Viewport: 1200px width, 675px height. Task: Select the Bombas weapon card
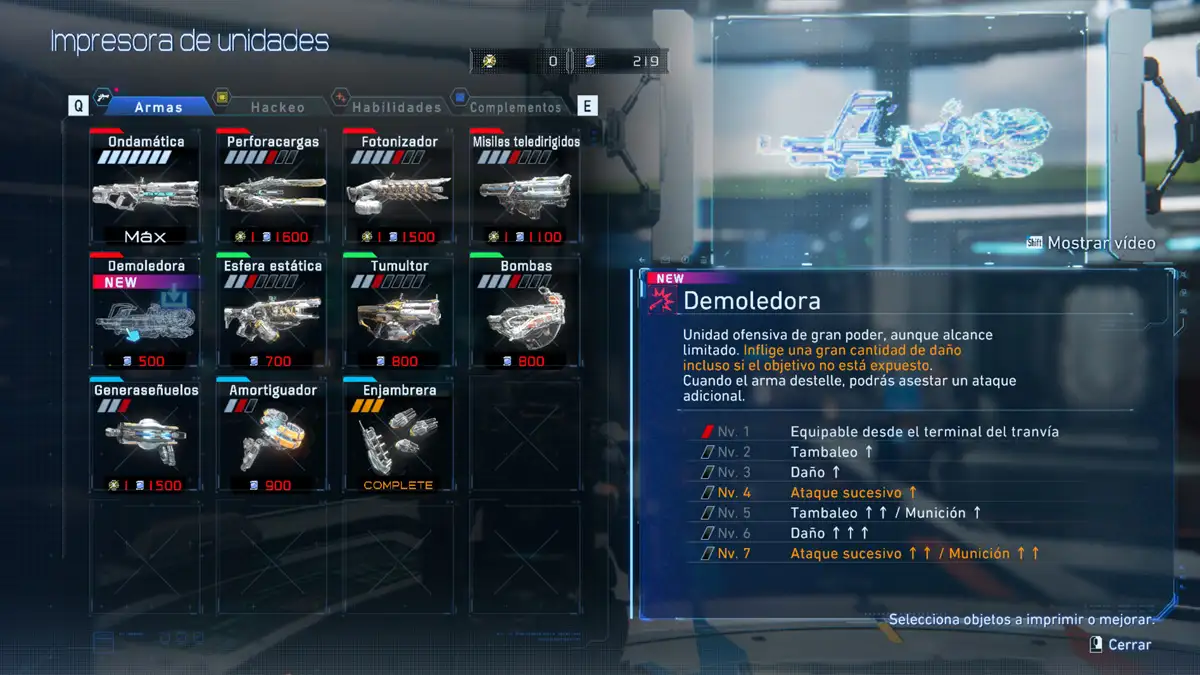pos(525,312)
